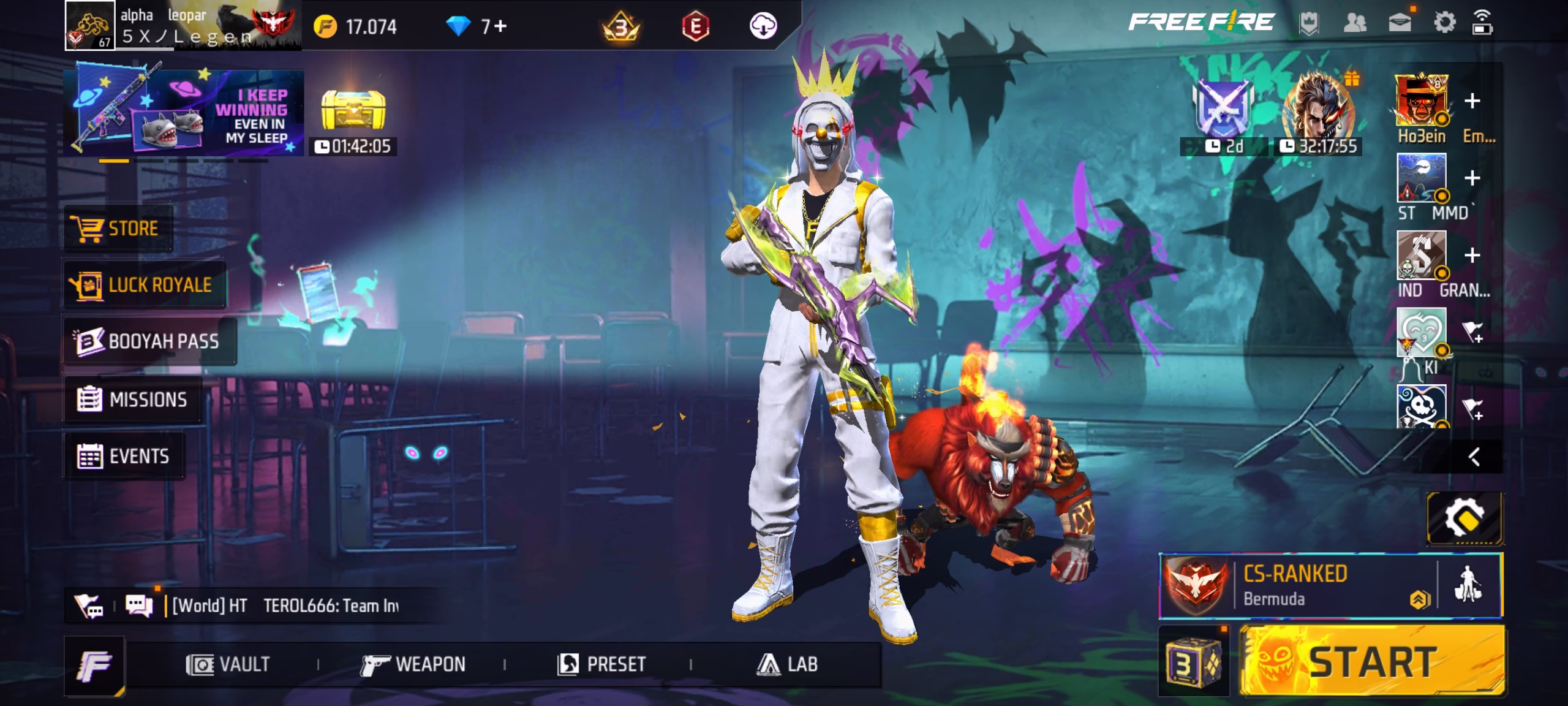
Task: Open the Store menu
Action: [118, 229]
